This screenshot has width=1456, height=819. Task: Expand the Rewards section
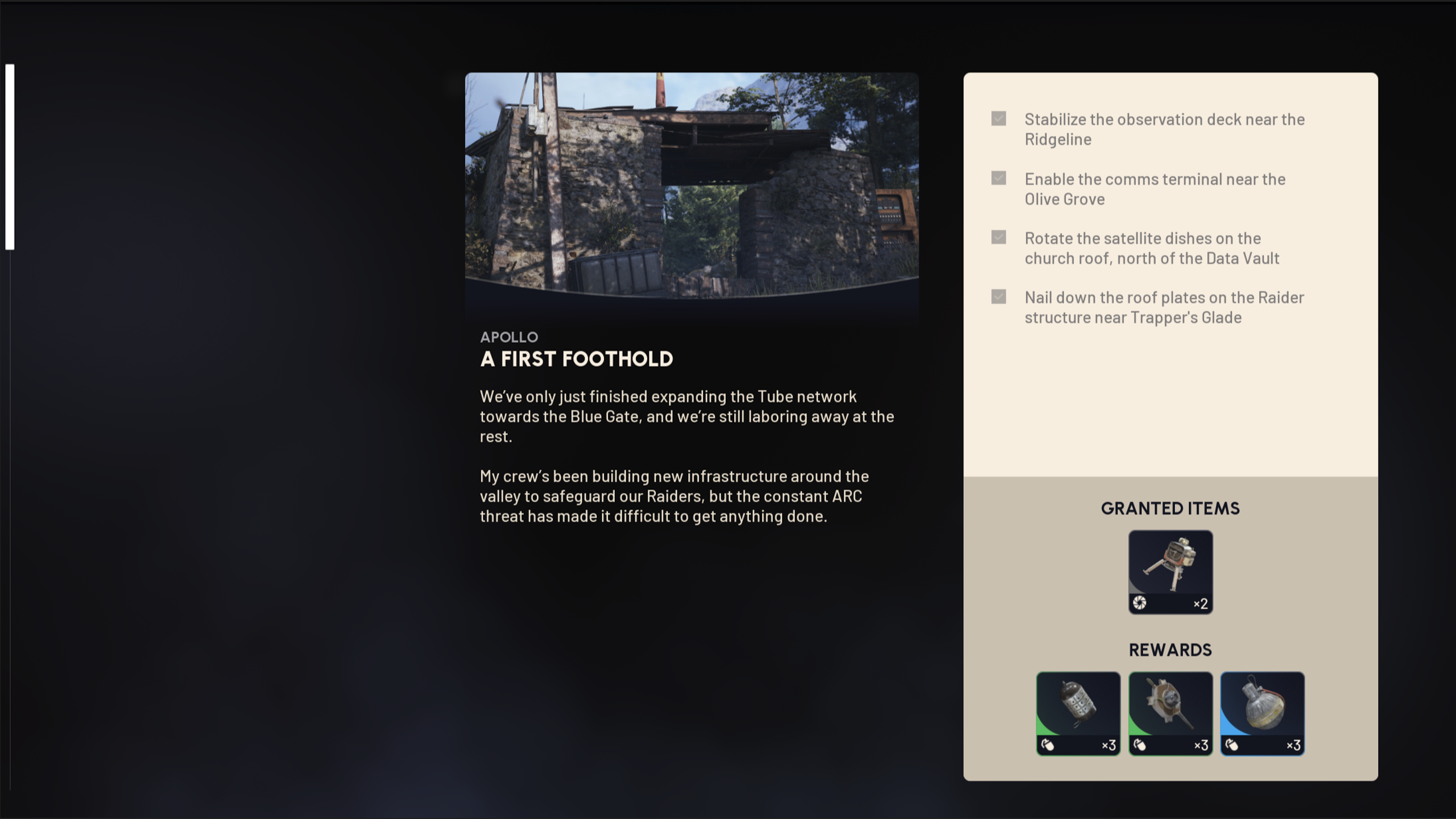tap(1170, 650)
